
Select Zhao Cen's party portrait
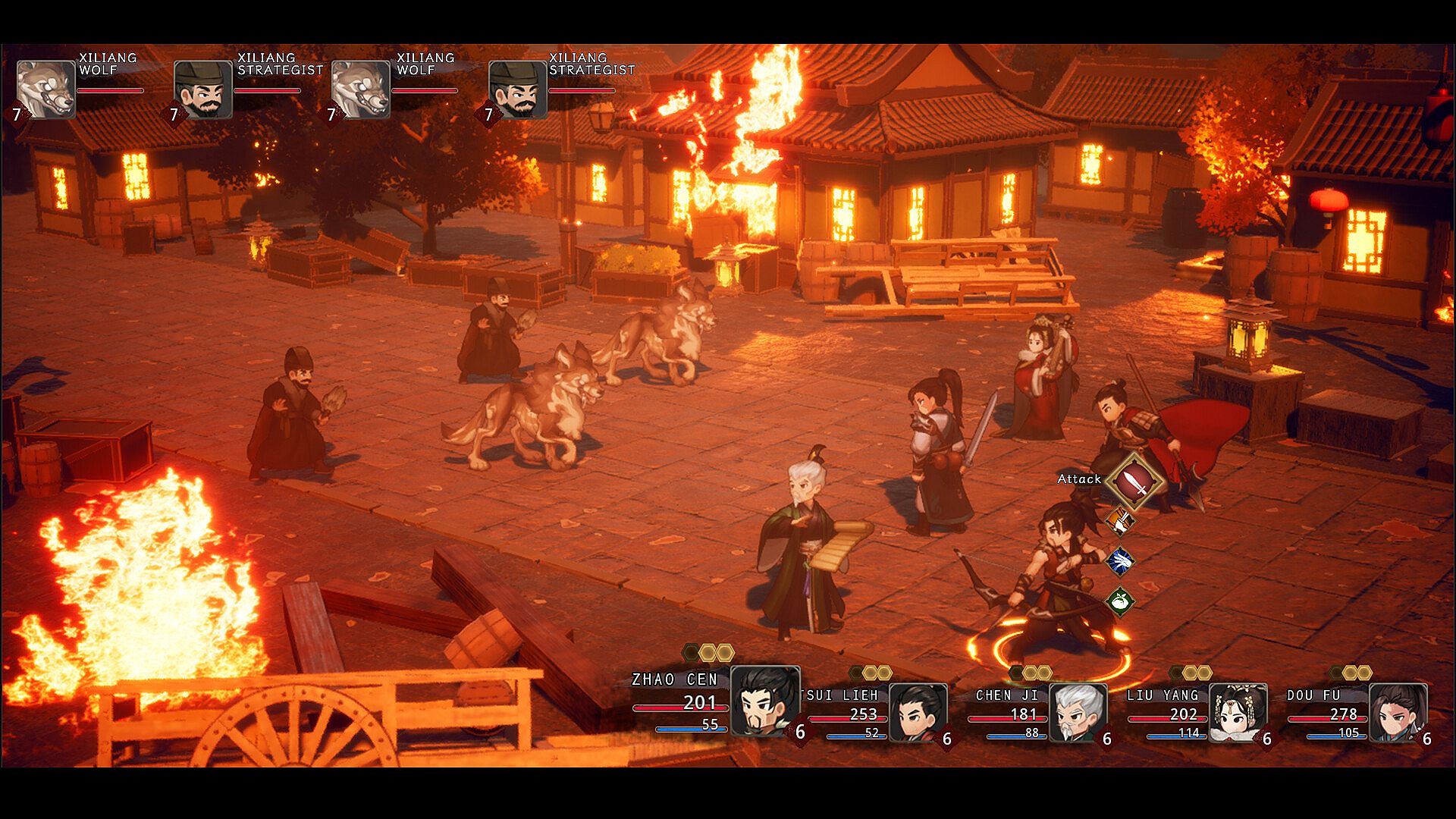point(764,701)
